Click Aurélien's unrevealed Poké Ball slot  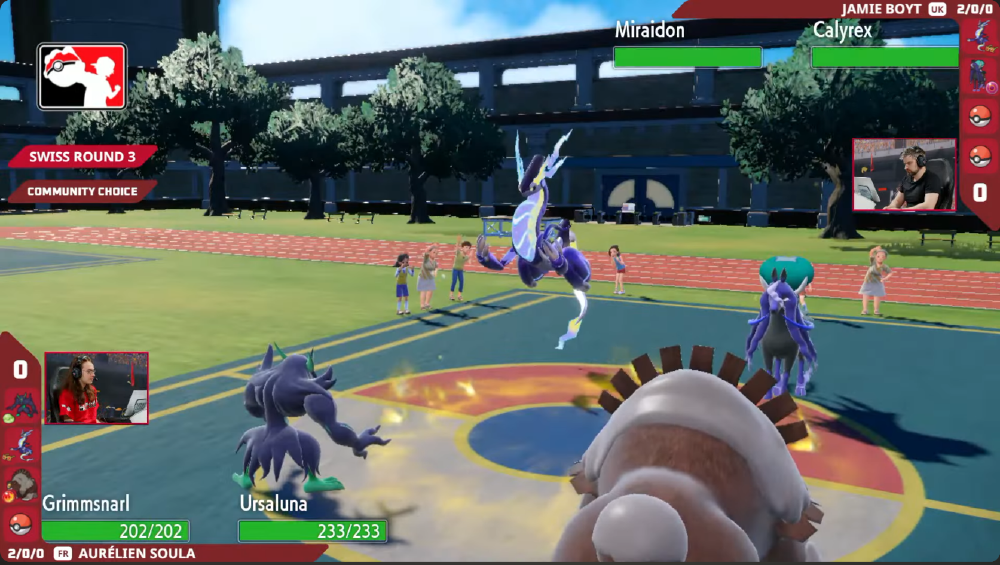coord(20,522)
